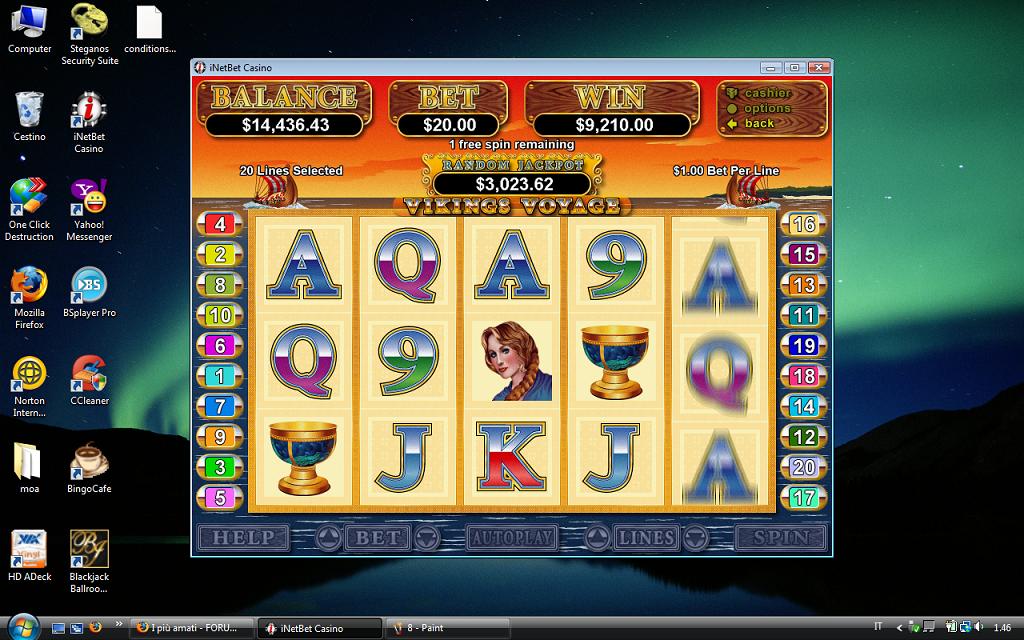Select payline 4 marker
Screen dimensions: 1024x640
click(220, 224)
